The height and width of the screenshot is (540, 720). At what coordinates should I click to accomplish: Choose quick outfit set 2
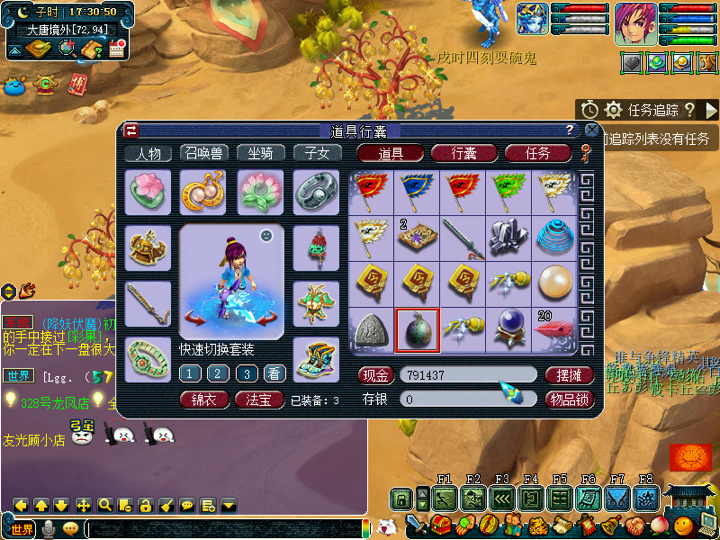pos(217,373)
